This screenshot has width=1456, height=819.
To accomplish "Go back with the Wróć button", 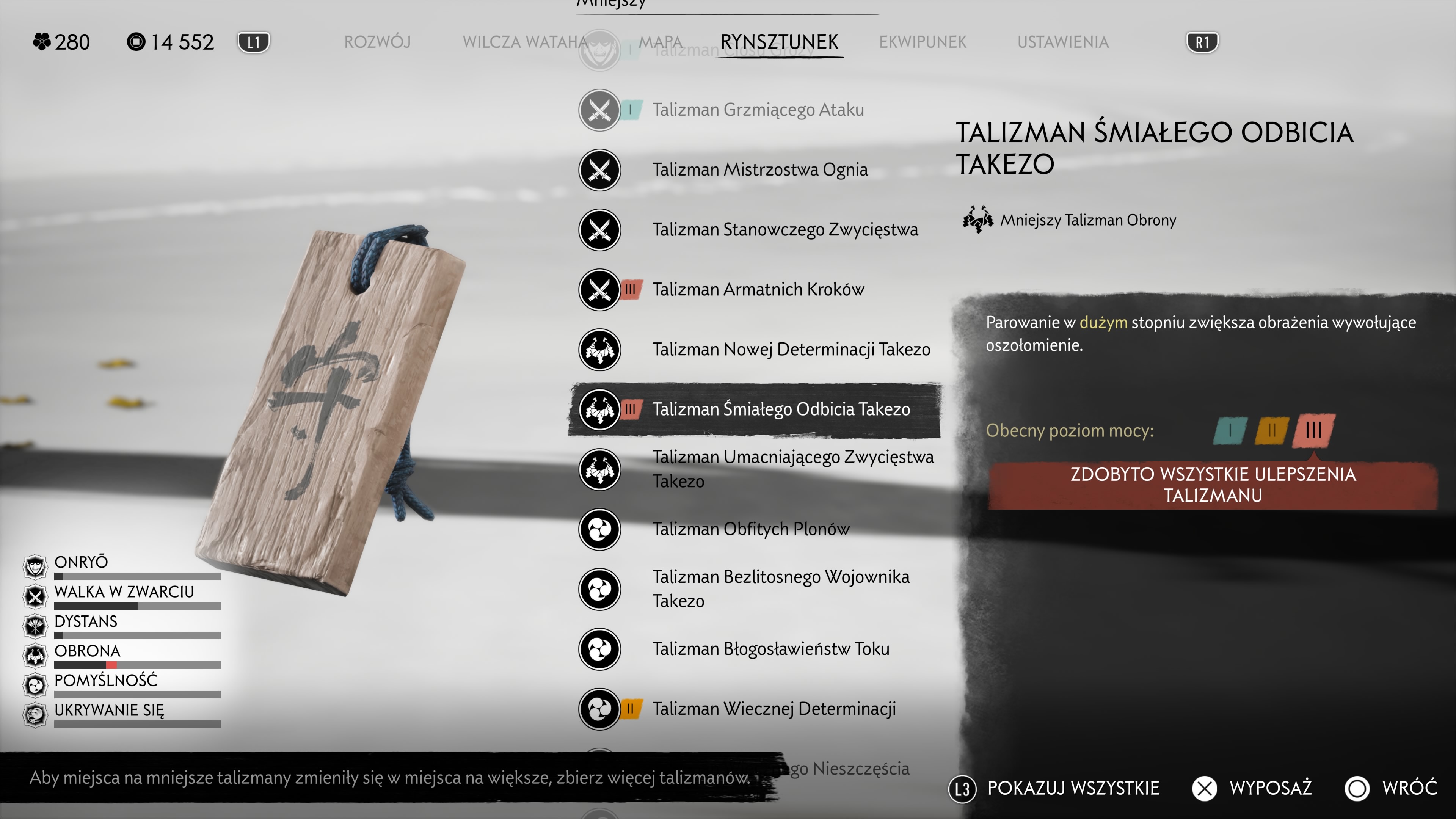I will [1392, 788].
